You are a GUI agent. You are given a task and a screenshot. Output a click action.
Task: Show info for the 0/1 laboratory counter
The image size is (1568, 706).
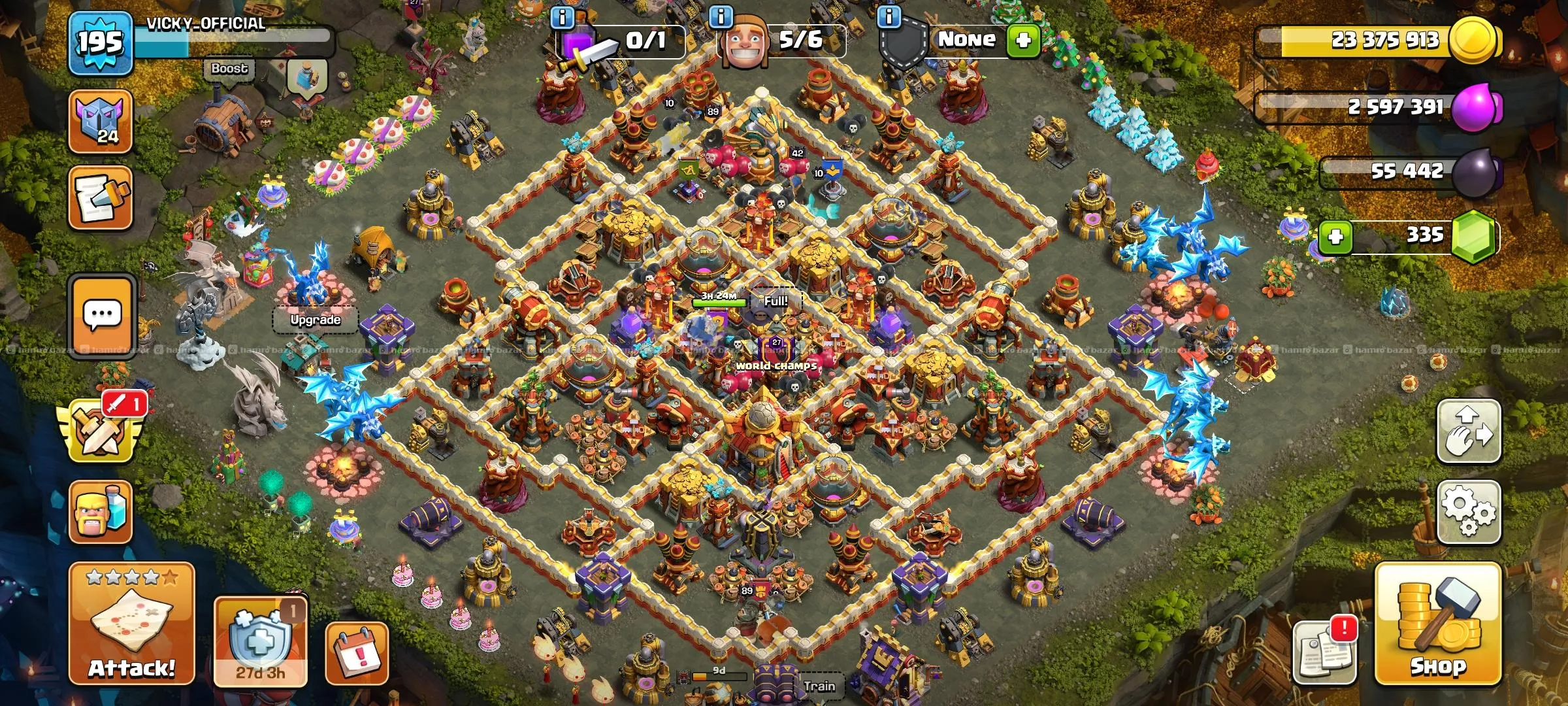pos(563,17)
